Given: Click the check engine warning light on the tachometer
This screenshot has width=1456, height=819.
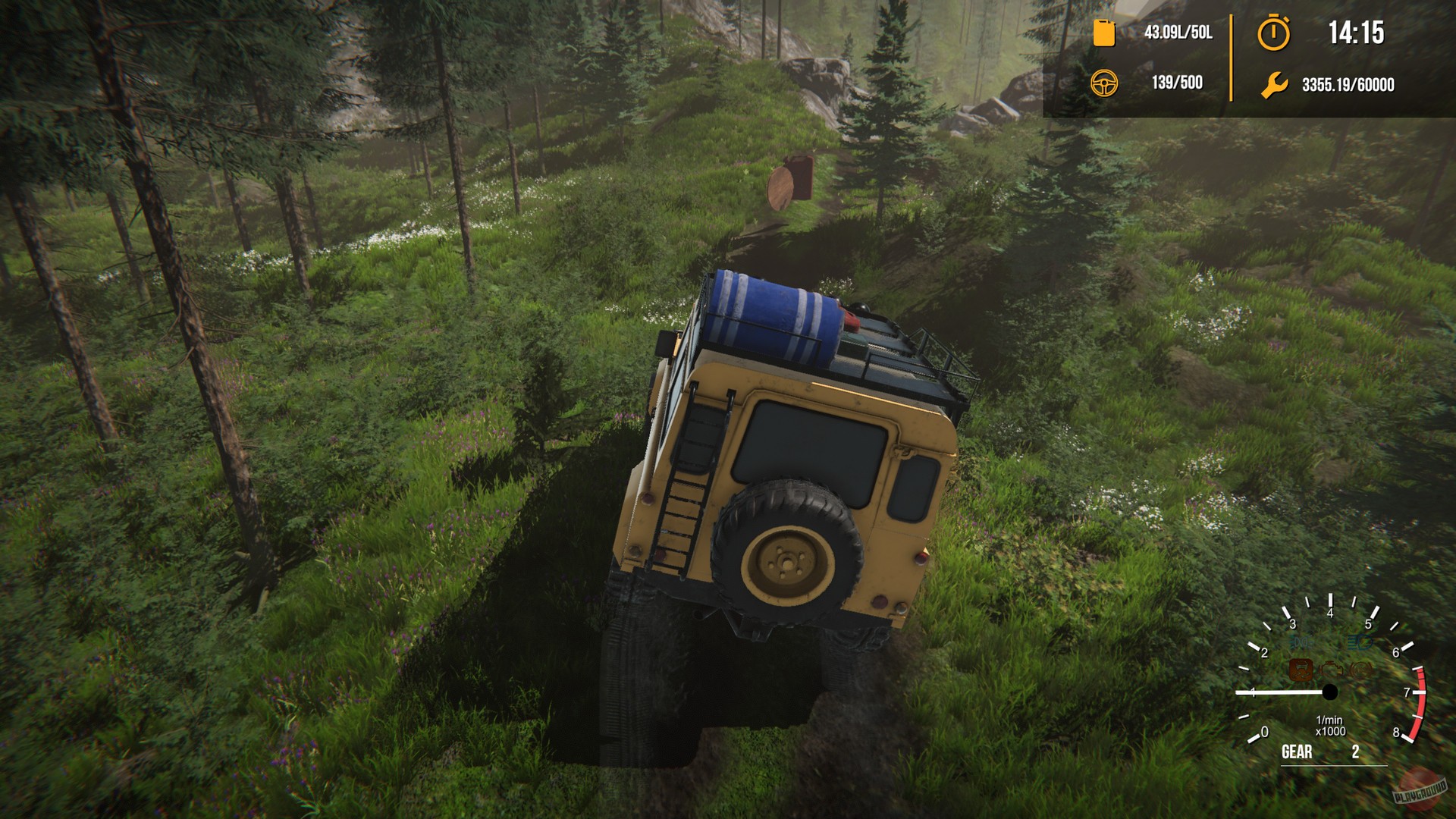Looking at the screenshot, I should pyautogui.click(x=1332, y=670).
